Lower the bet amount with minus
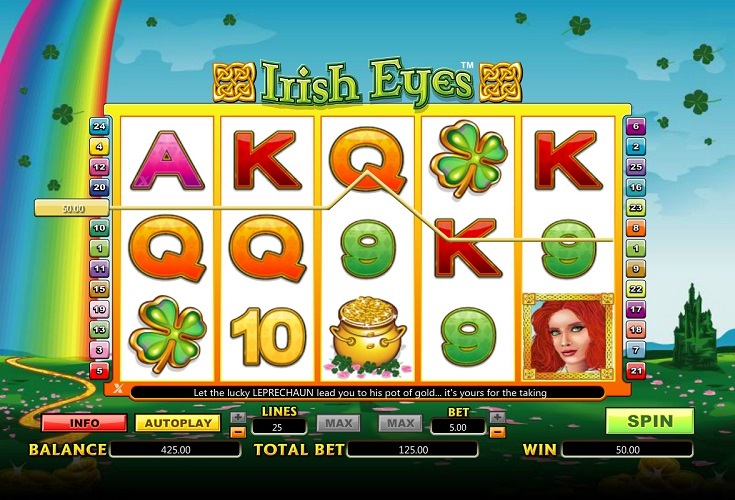 tap(497, 432)
